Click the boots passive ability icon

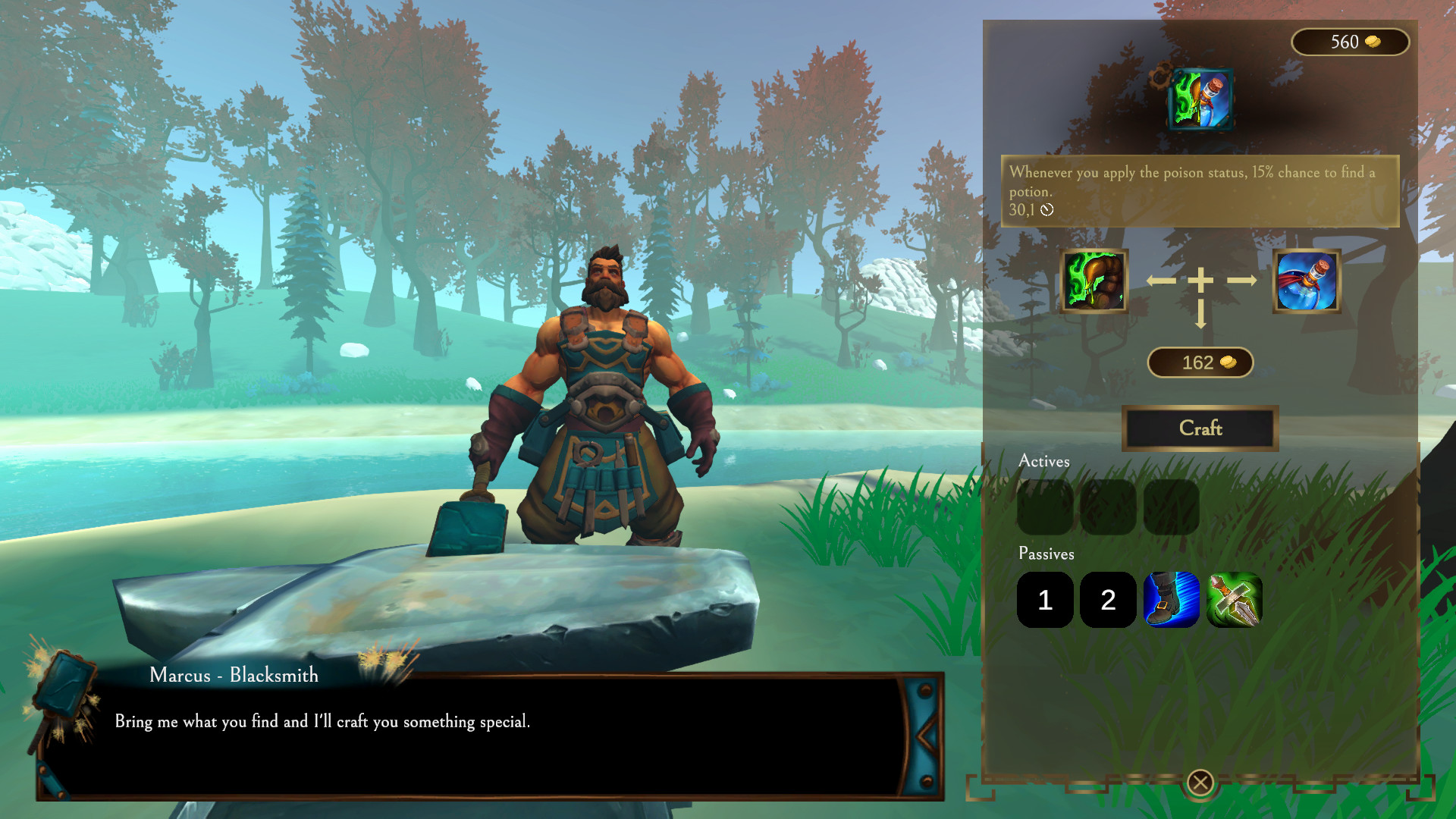[1172, 601]
